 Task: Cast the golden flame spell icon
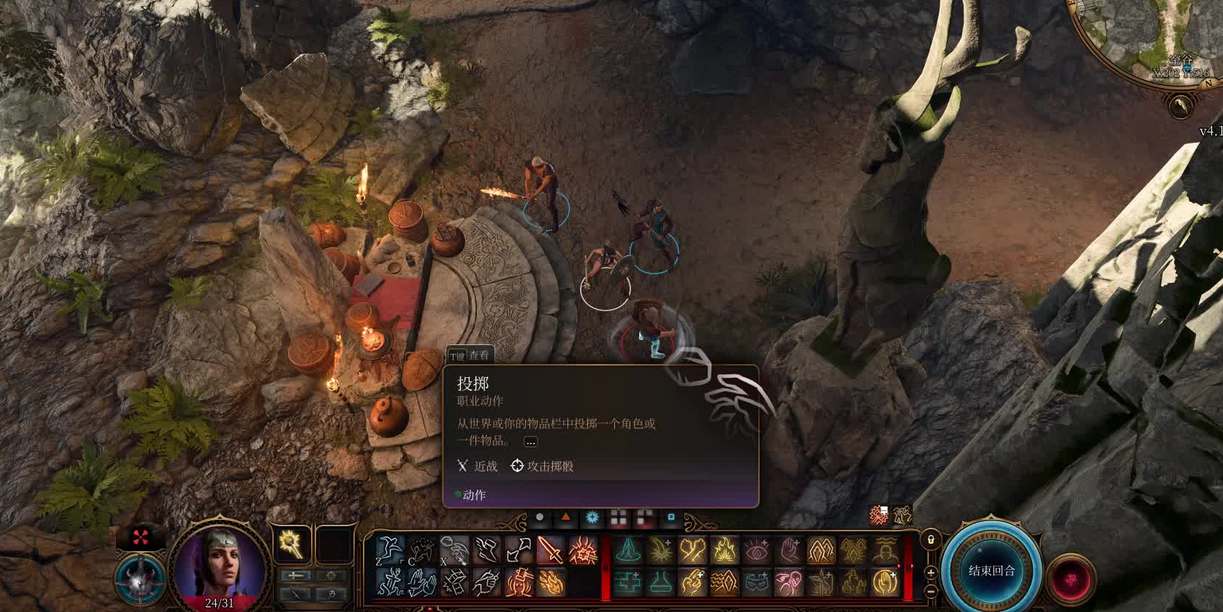[x=724, y=550]
